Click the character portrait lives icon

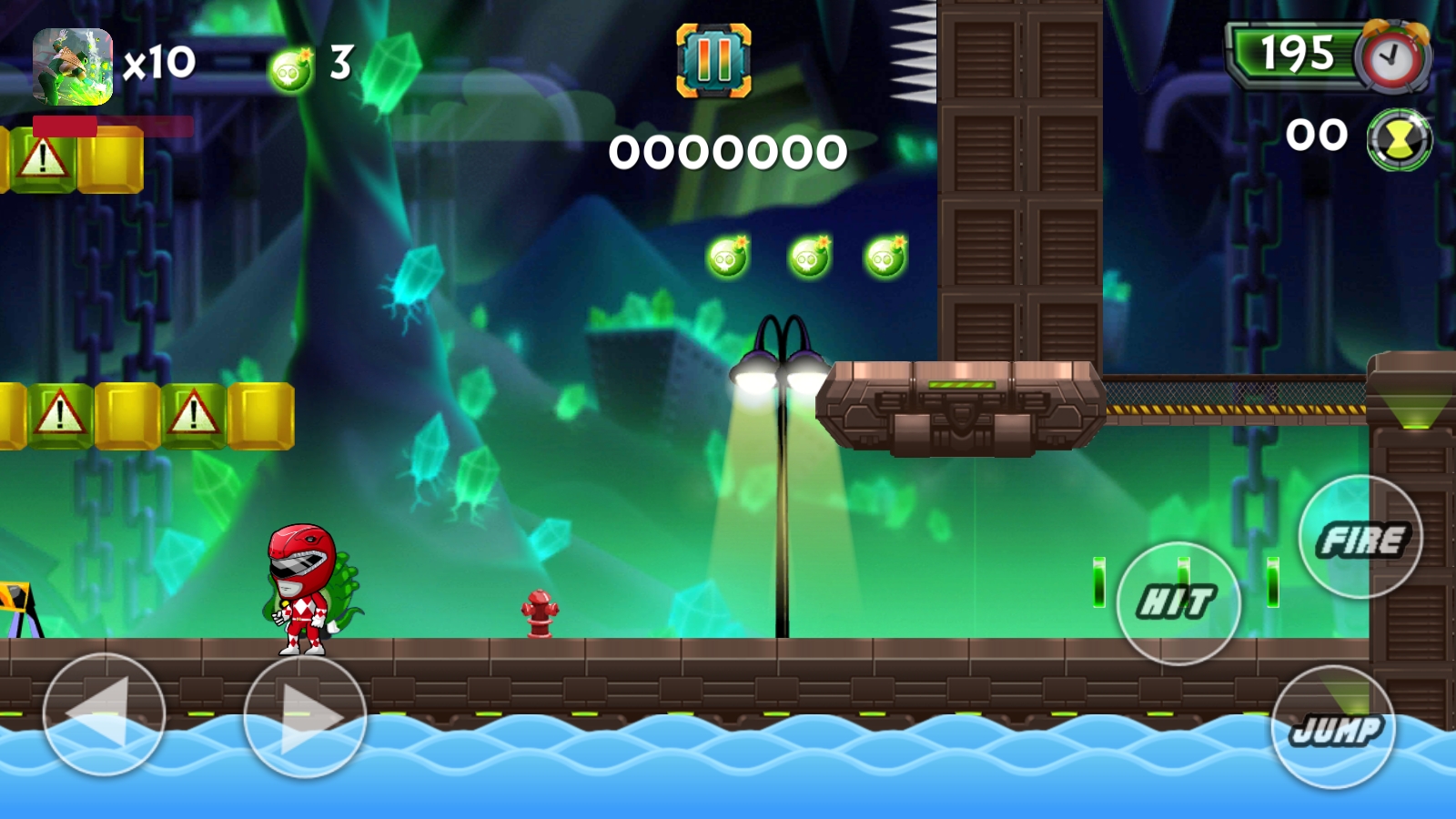coord(73,66)
